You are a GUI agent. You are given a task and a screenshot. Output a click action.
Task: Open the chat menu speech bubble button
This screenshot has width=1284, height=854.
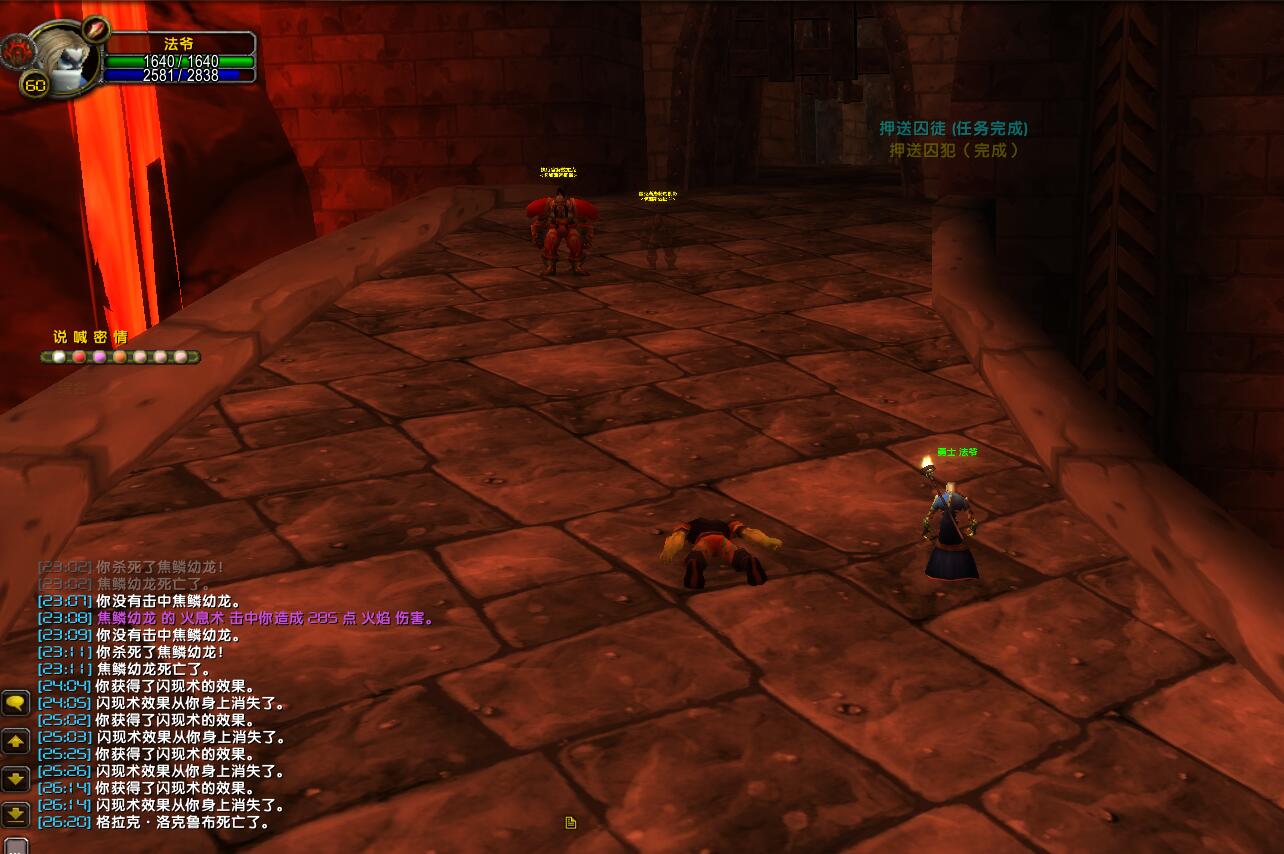[15, 704]
